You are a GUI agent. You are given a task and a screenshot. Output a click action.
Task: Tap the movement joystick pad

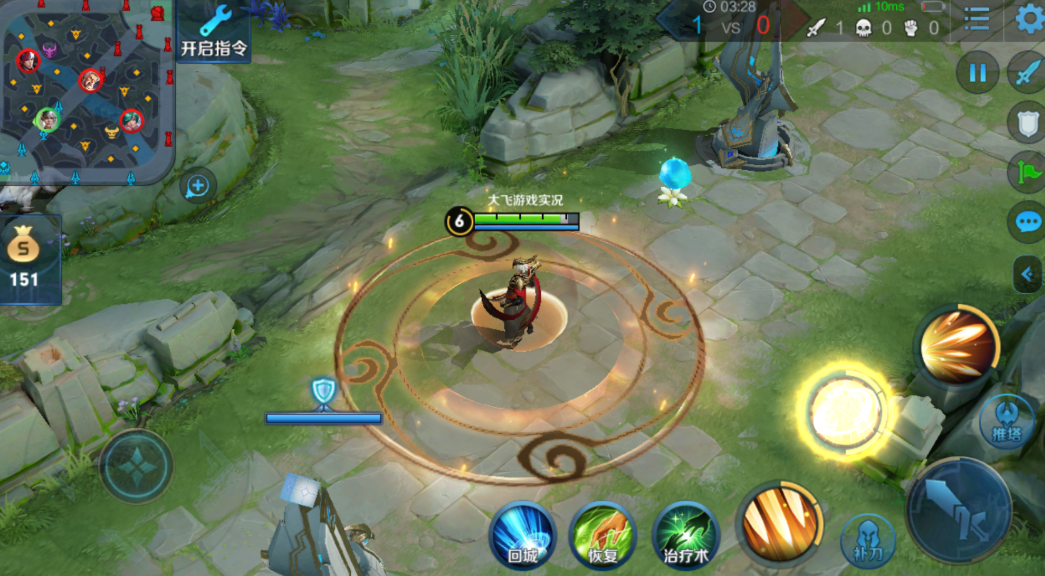pyautogui.click(x=137, y=466)
